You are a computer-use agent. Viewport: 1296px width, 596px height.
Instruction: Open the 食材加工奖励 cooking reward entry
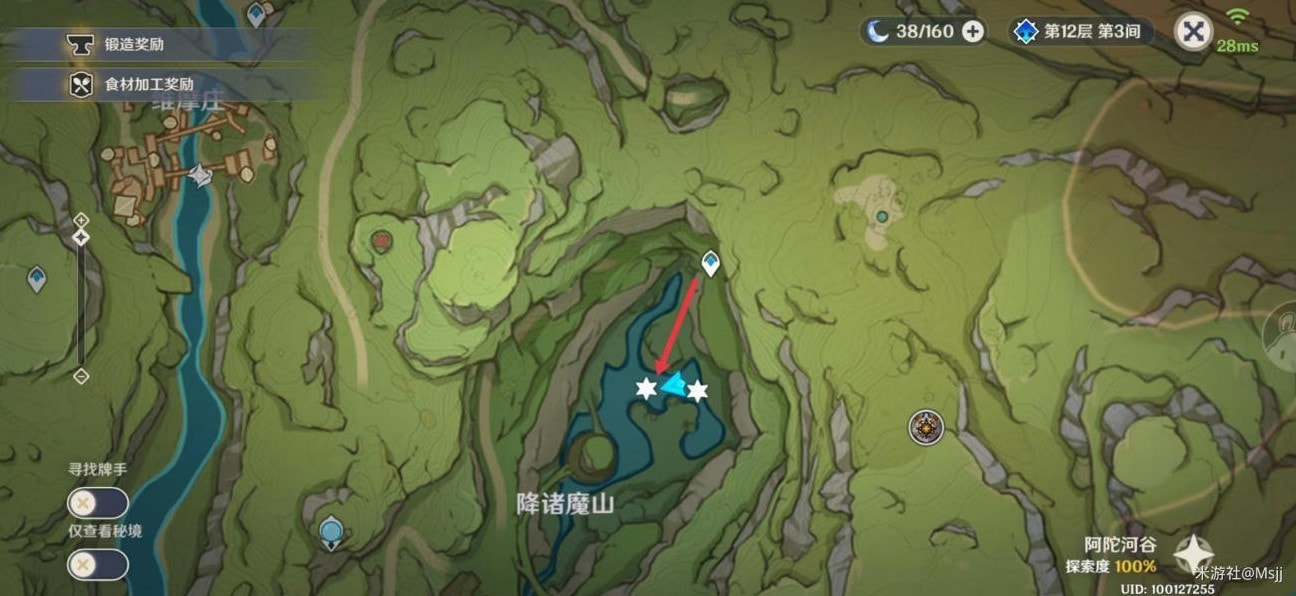coord(148,85)
